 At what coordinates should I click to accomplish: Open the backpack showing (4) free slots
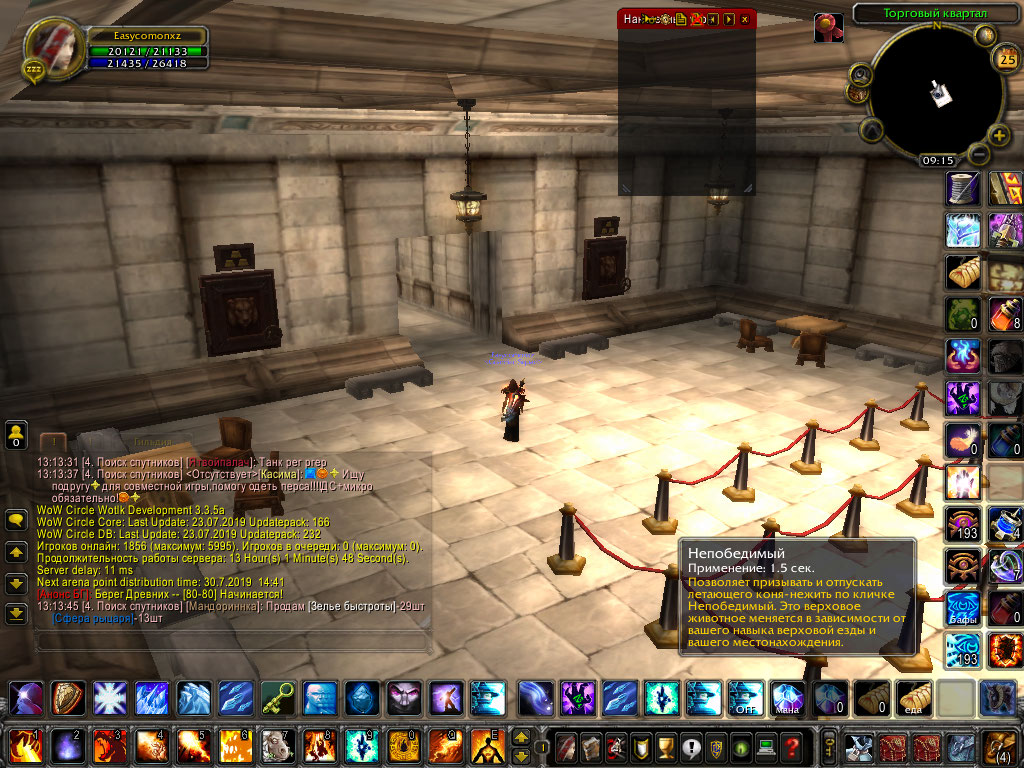(x=998, y=746)
